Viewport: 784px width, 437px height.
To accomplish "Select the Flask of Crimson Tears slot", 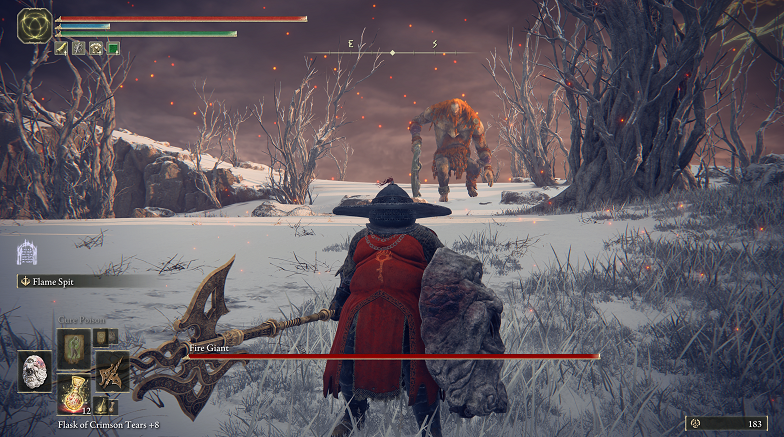I will (72, 393).
